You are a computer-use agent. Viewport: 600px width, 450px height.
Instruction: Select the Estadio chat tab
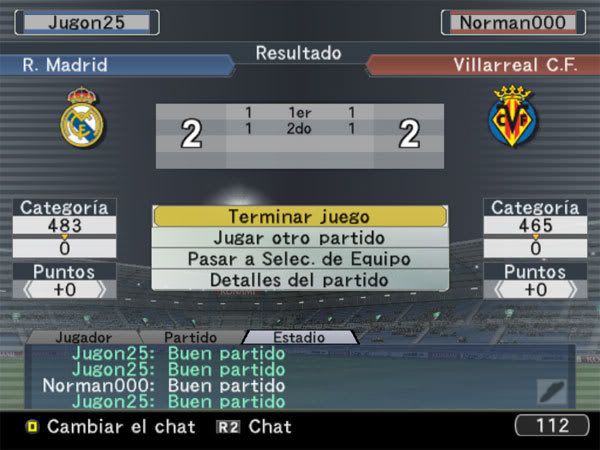click(299, 338)
